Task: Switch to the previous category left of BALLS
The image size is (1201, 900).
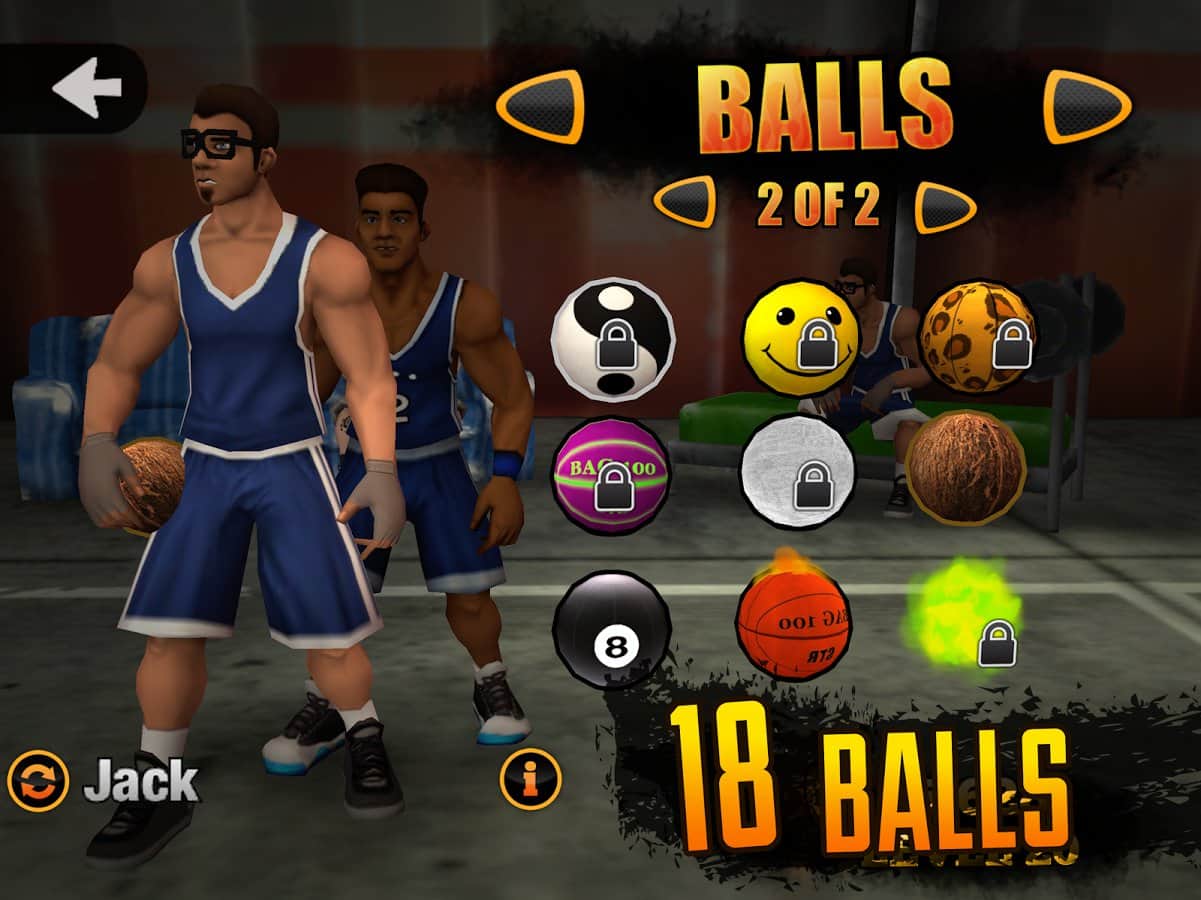Action: pos(540,105)
